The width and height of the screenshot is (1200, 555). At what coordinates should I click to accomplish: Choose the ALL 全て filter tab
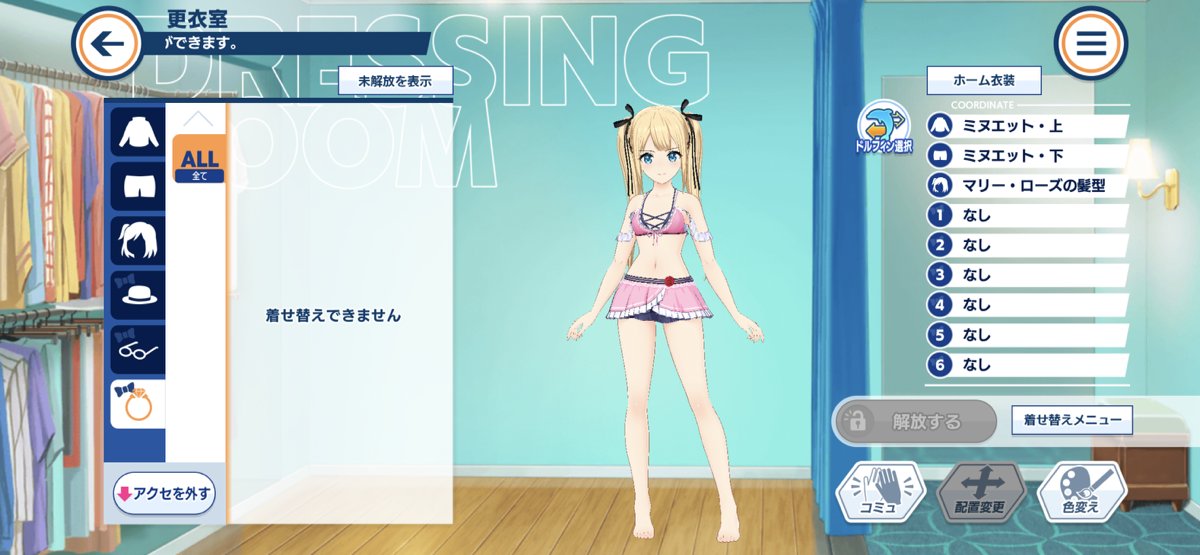199,160
